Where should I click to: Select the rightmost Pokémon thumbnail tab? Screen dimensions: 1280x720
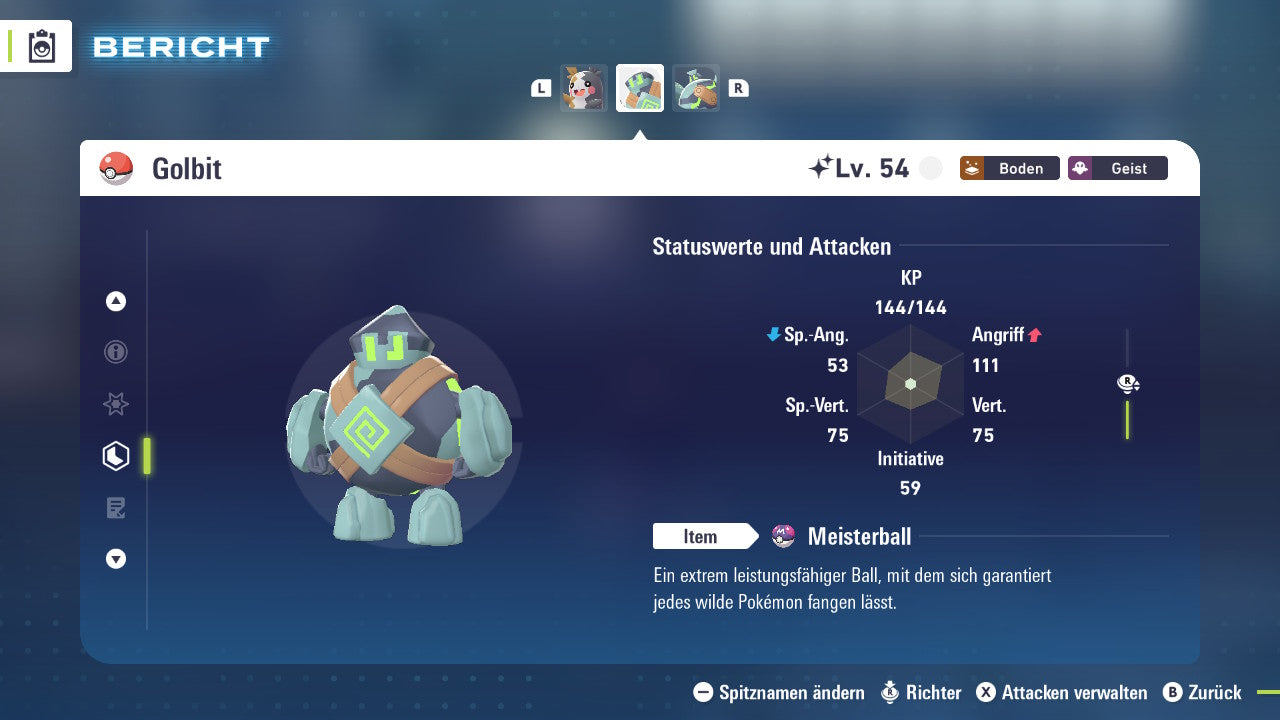[x=696, y=87]
